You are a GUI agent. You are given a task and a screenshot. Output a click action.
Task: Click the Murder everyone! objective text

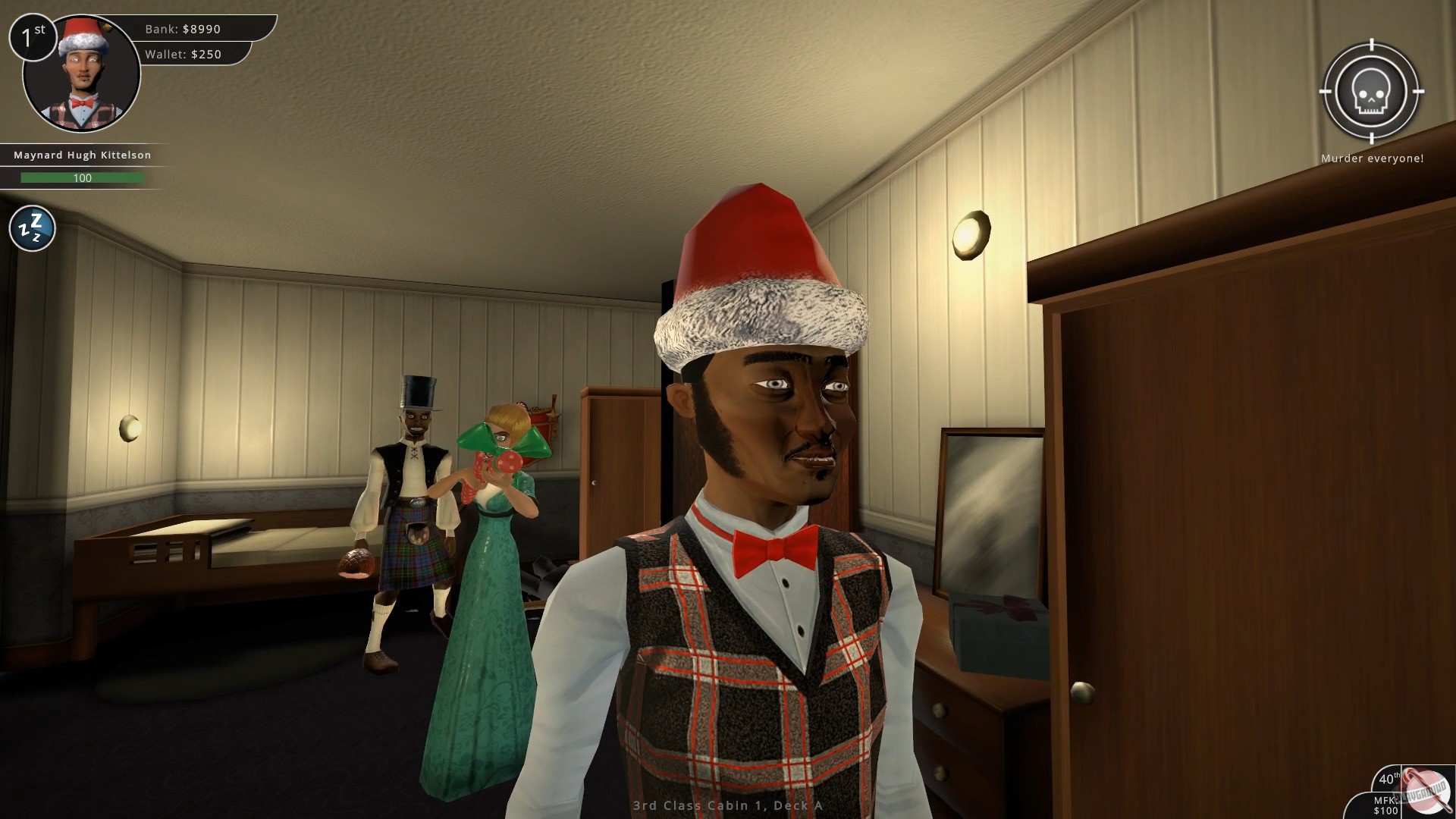click(1373, 158)
